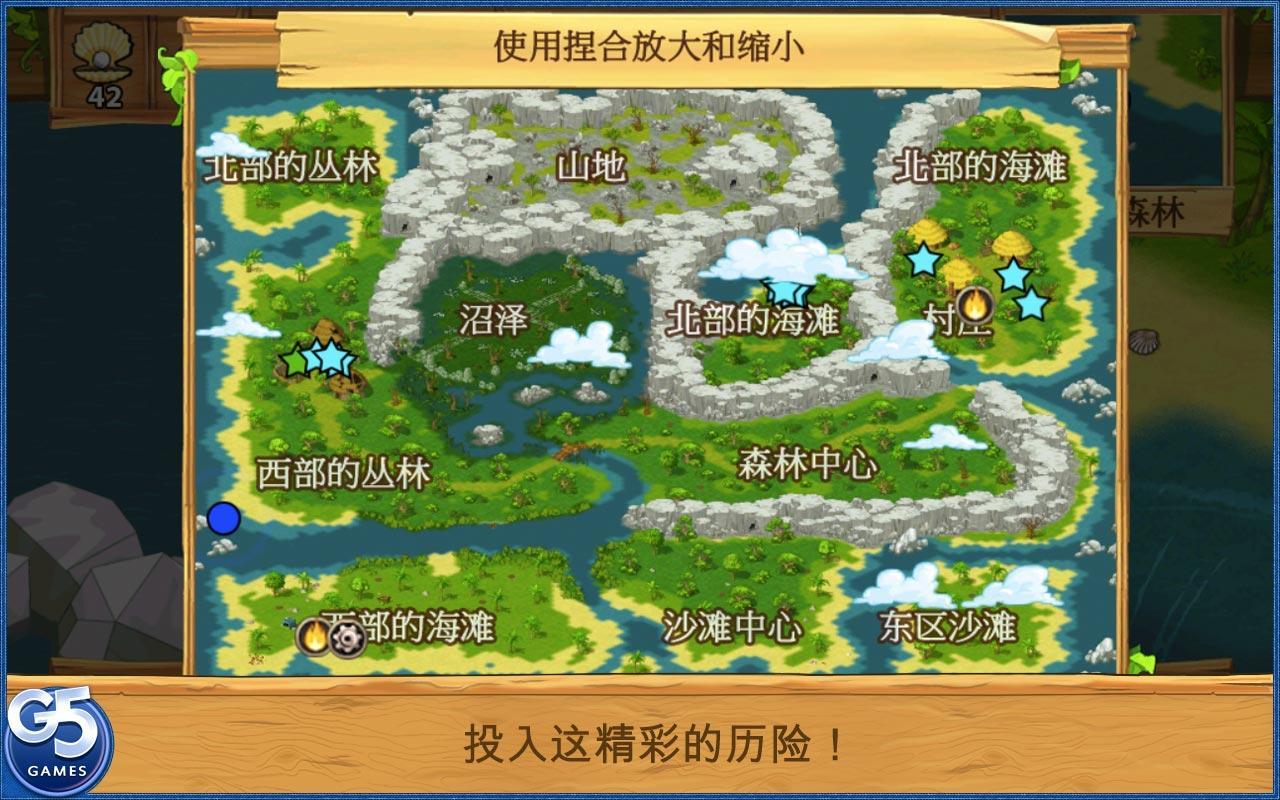Screen dimensions: 1280x800
Task: Select the 东区沙滩 east beach label
Action: [x=949, y=624]
